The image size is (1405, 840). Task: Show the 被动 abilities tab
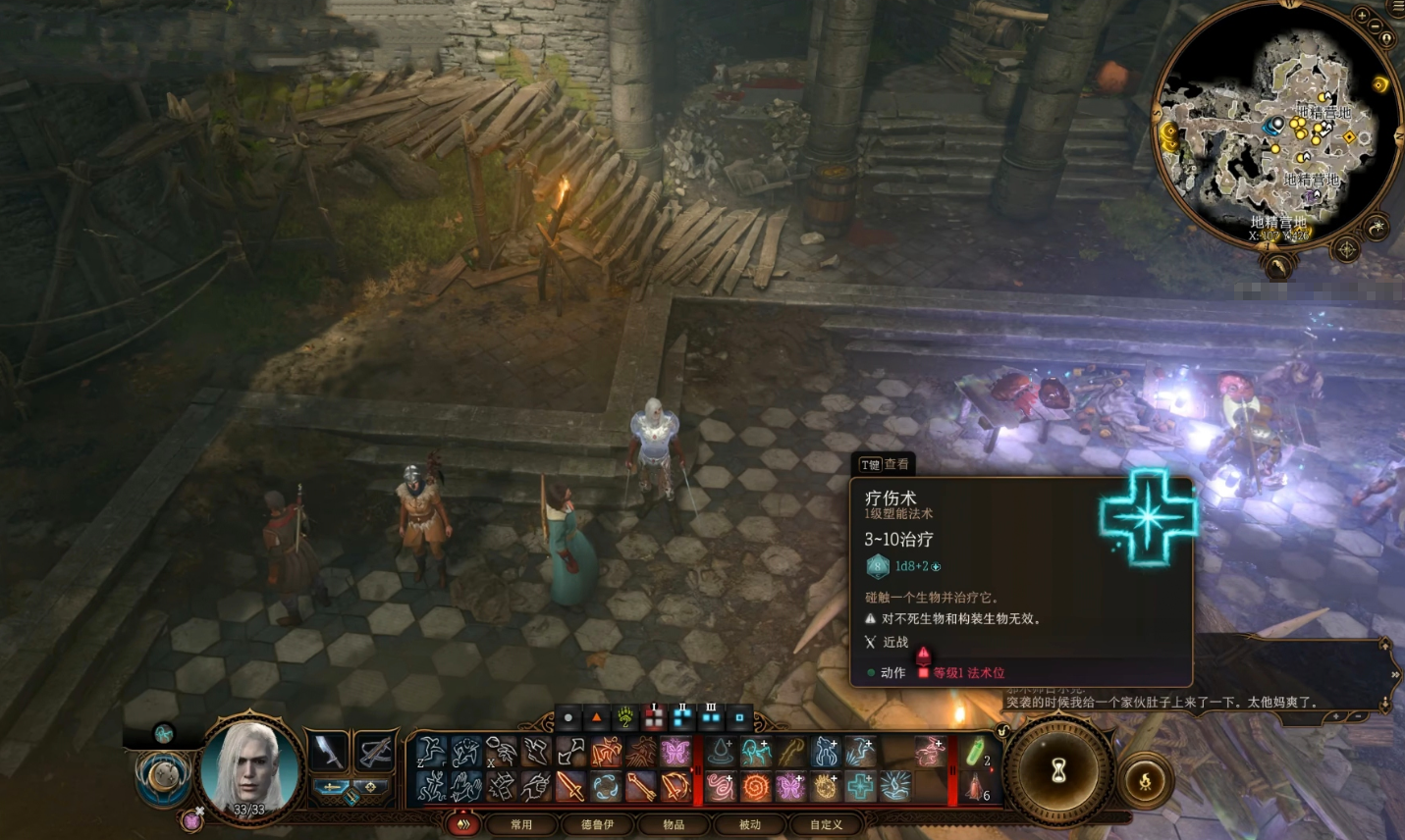[x=749, y=824]
